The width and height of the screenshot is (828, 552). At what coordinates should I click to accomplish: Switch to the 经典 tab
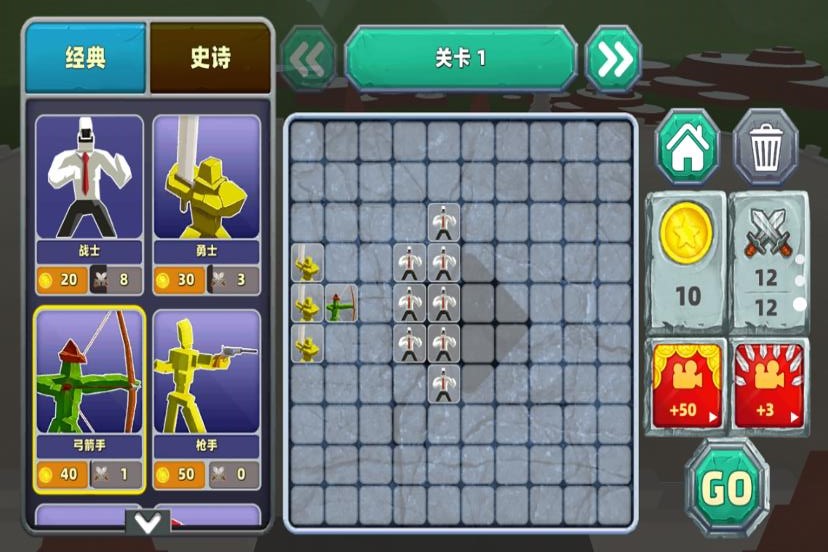86,58
